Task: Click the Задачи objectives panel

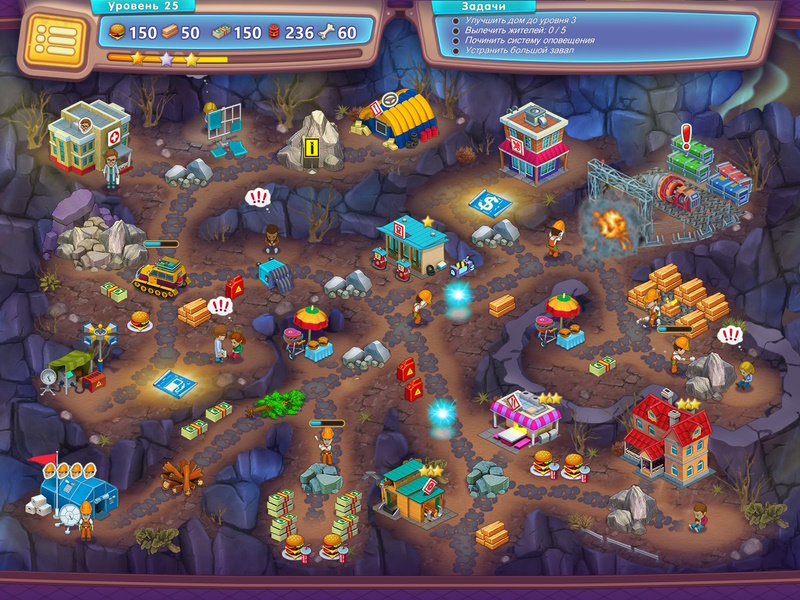Action: click(x=590, y=35)
